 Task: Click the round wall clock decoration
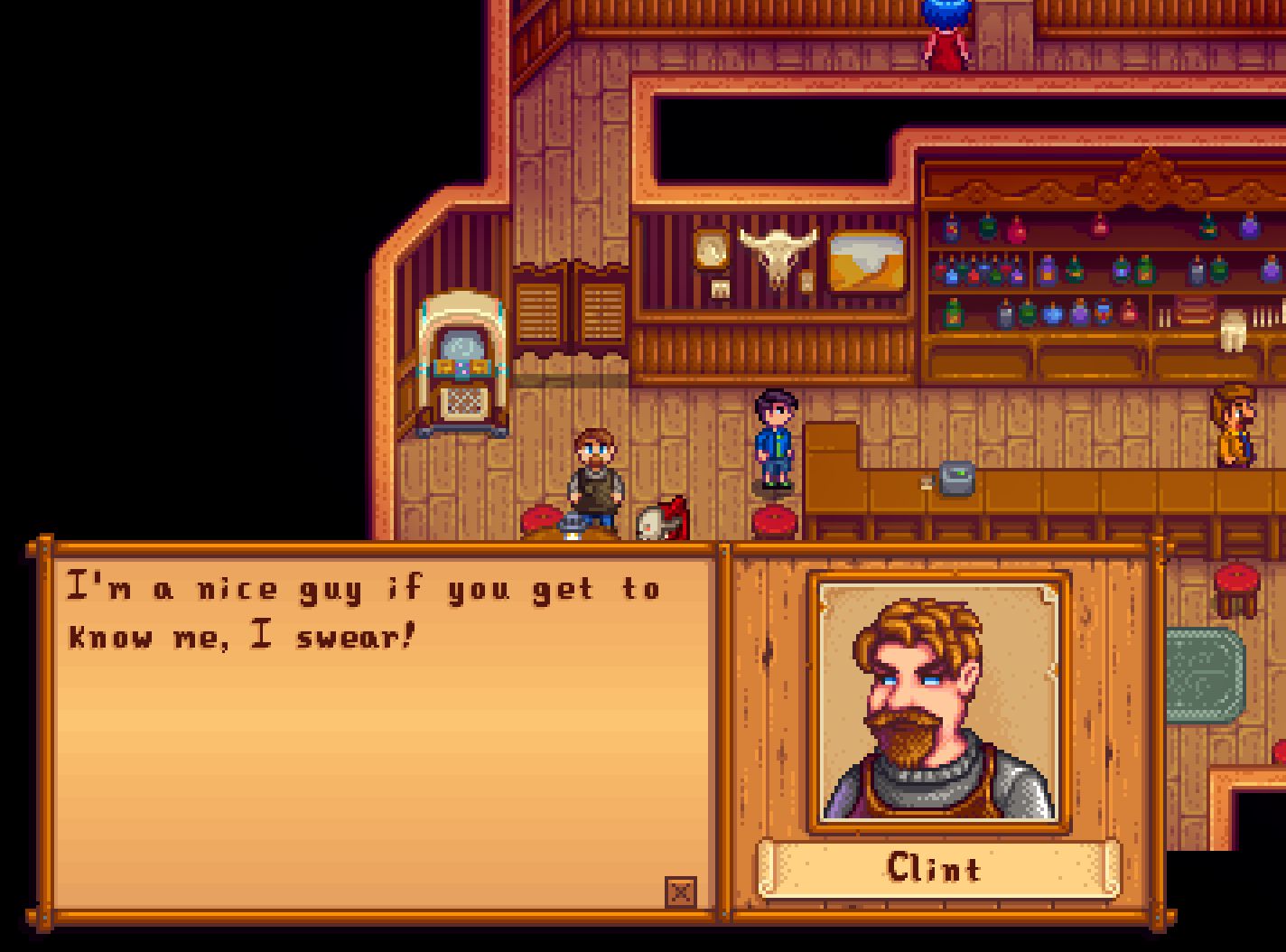(710, 250)
